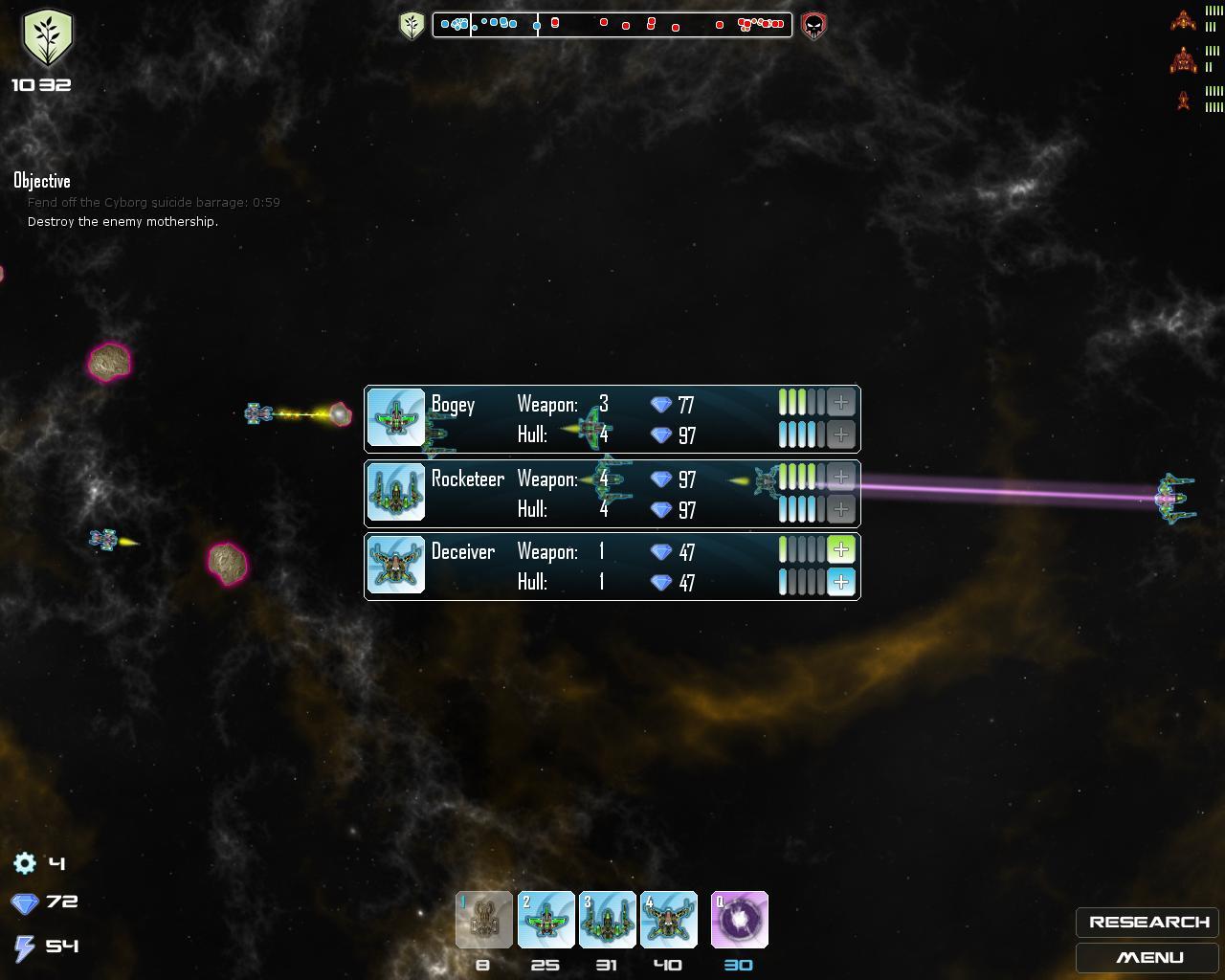Click the green leaf faction emblem
The width and height of the screenshot is (1225, 980).
point(47,38)
